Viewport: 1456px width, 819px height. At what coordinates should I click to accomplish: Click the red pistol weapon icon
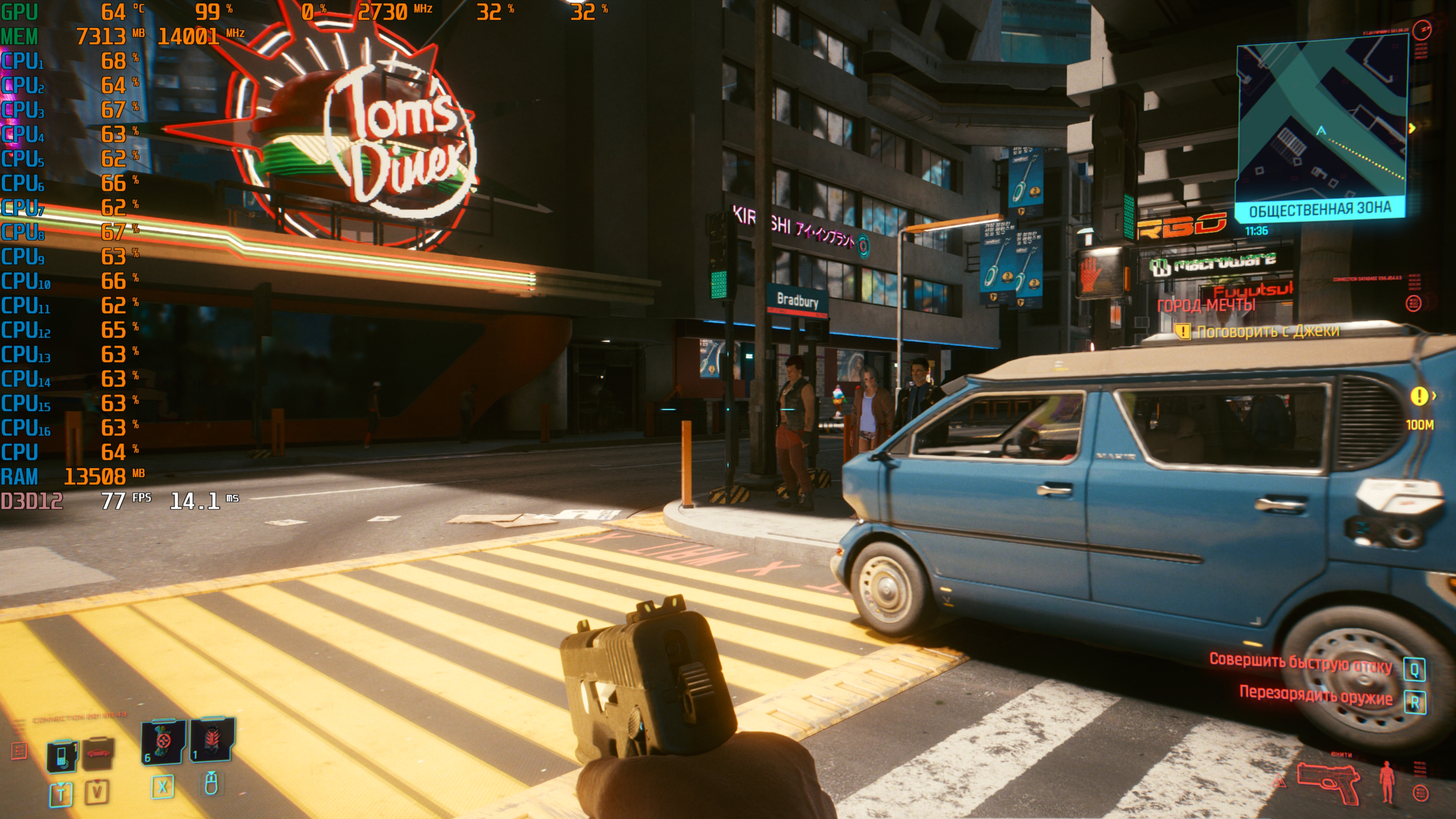tap(1328, 782)
